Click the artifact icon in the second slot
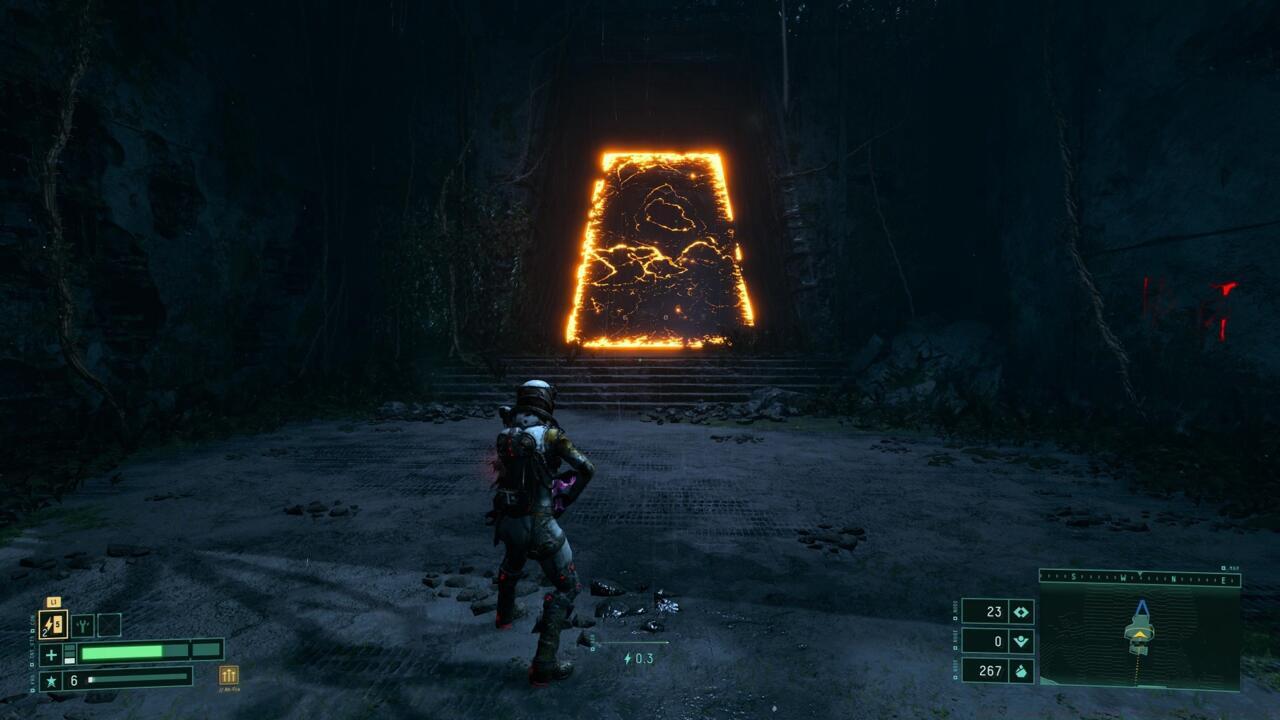1280x720 pixels. [82, 624]
